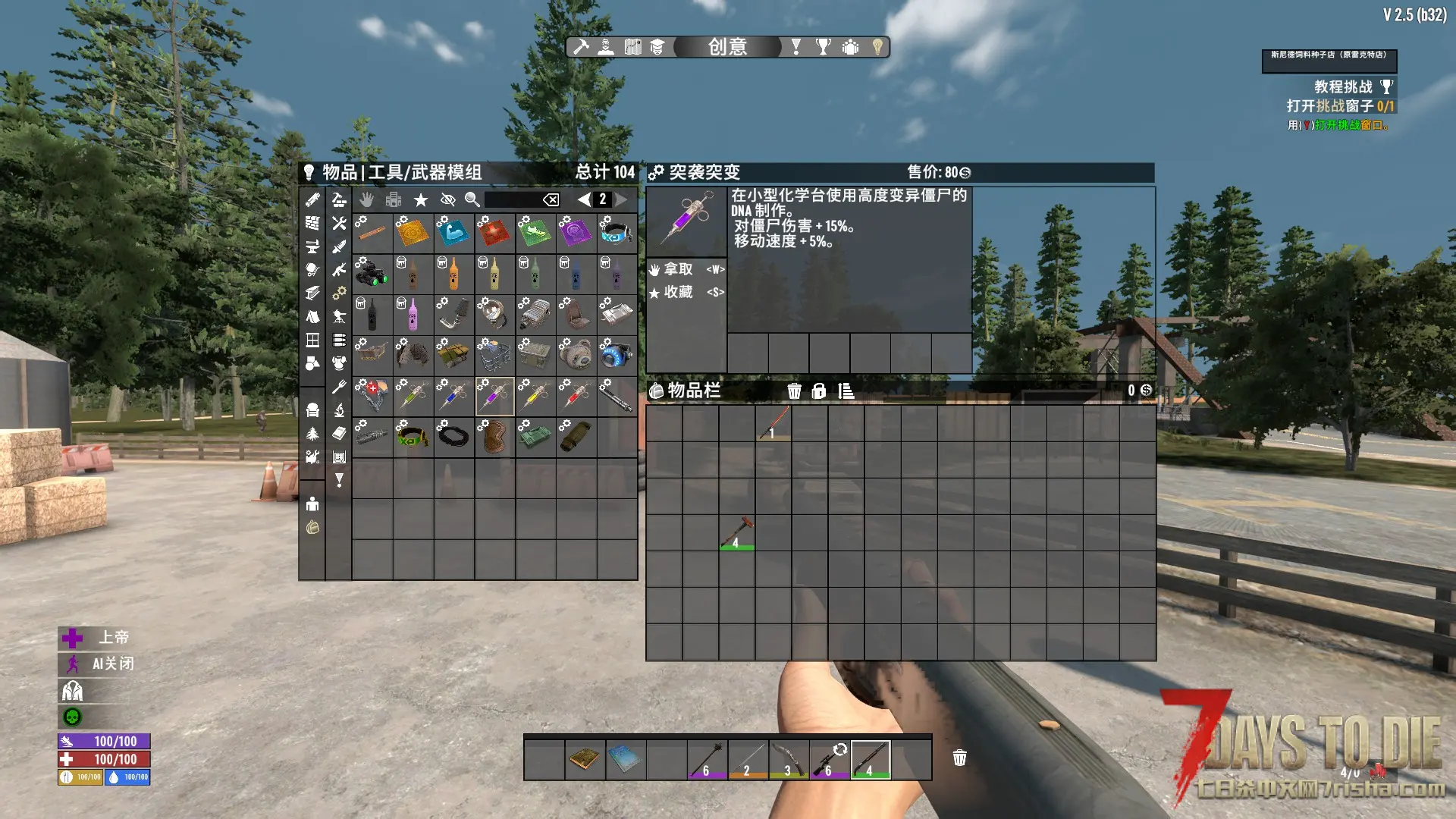Open the crafting hammer tab in top bar
Screen dimensions: 1456x819
[x=581, y=47]
